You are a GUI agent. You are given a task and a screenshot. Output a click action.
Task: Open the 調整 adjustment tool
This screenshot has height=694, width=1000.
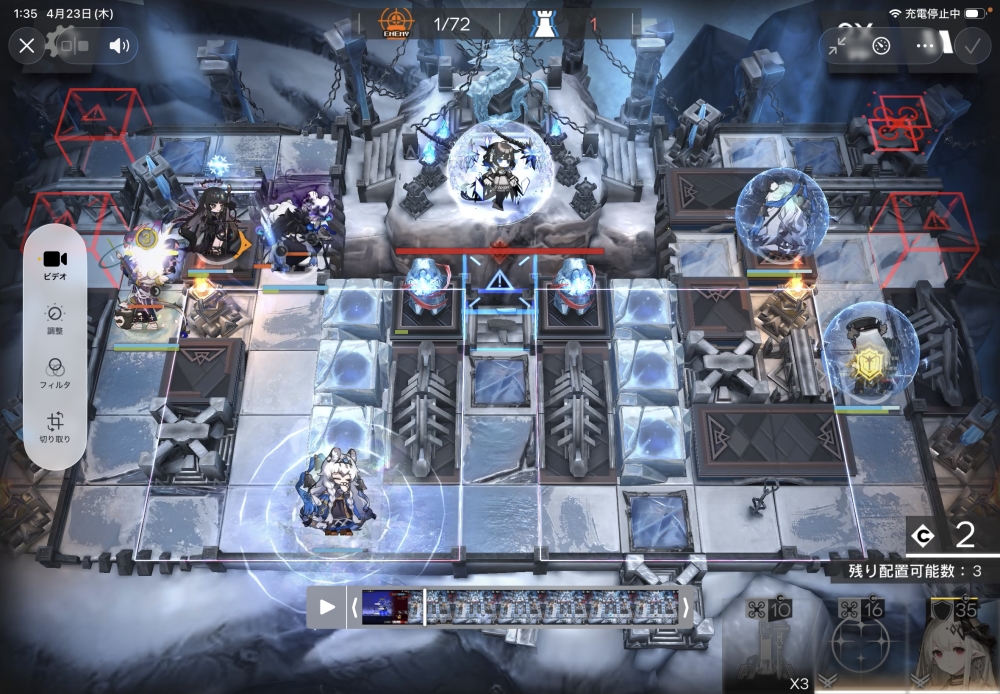(x=55, y=319)
